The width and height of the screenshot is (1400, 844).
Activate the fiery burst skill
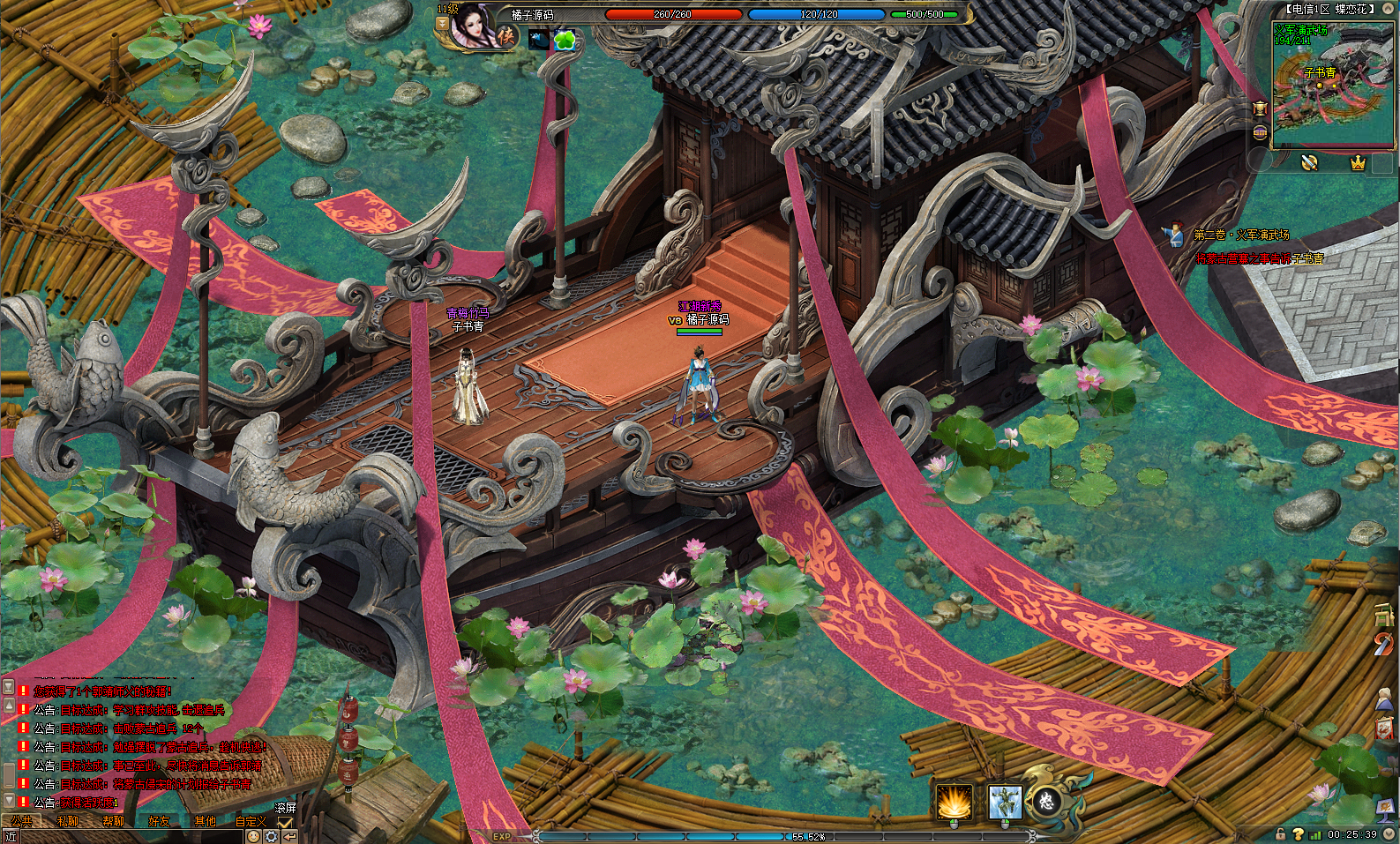[x=954, y=802]
